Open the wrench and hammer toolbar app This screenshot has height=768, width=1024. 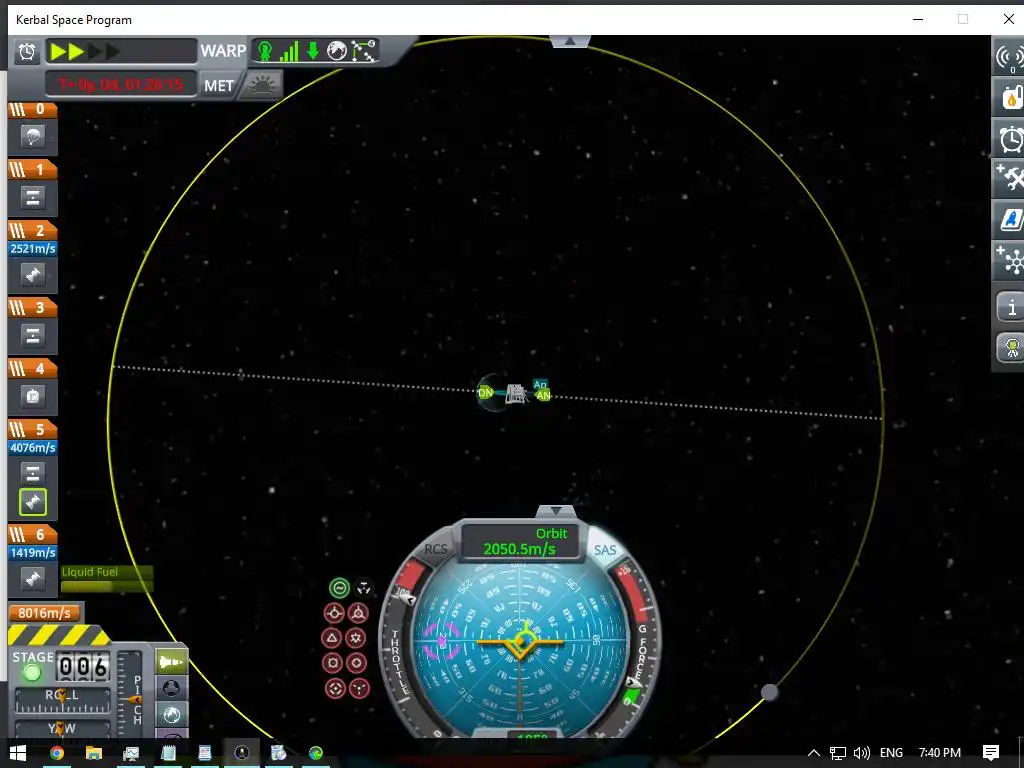point(1010,179)
